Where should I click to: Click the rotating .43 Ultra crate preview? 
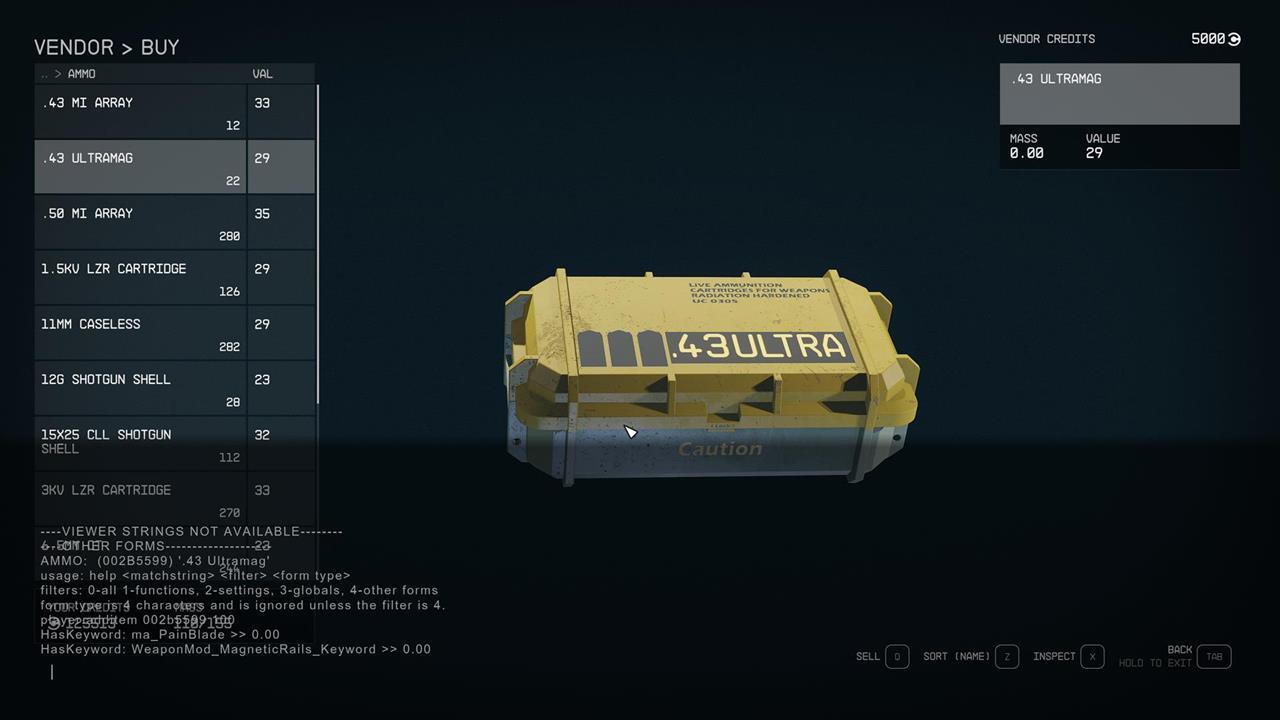point(710,380)
